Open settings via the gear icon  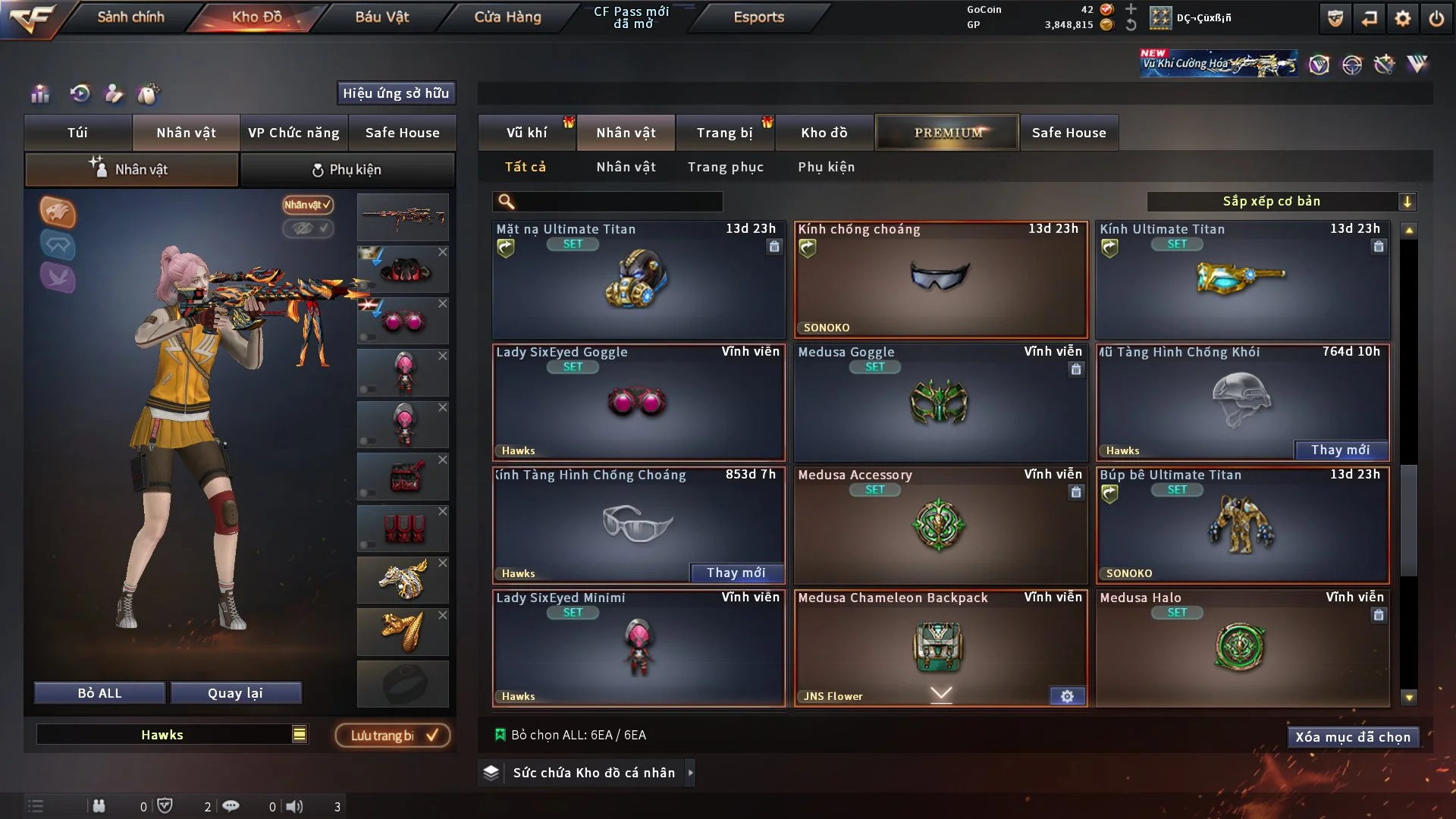(1402, 18)
